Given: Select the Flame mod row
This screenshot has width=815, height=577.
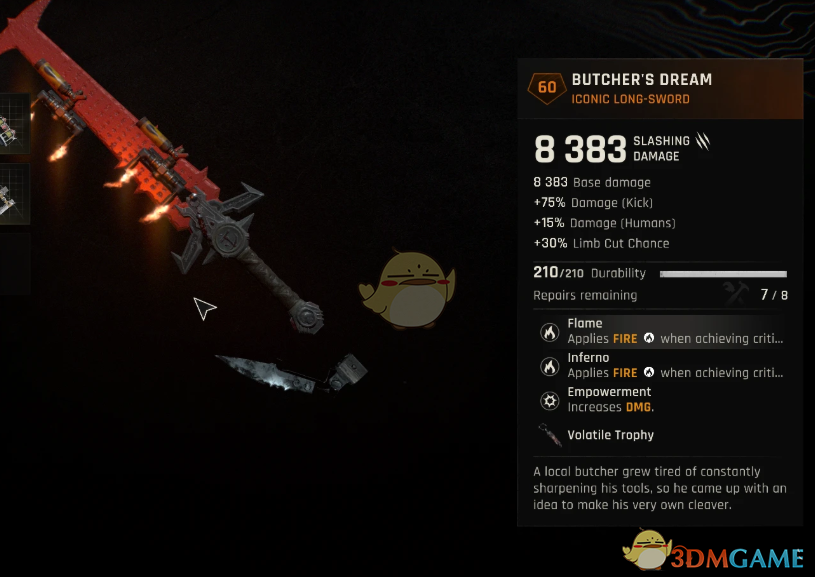Looking at the screenshot, I should click(x=660, y=331).
